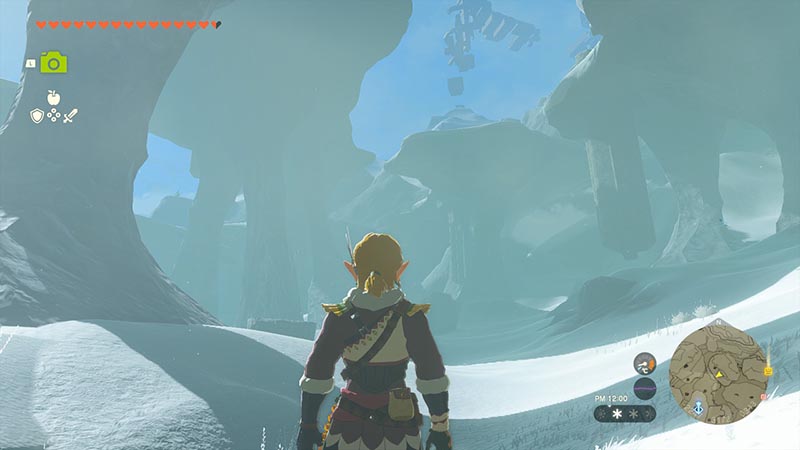
Task: Choose the sword weapon shortcut icon
Action: (x=70, y=116)
